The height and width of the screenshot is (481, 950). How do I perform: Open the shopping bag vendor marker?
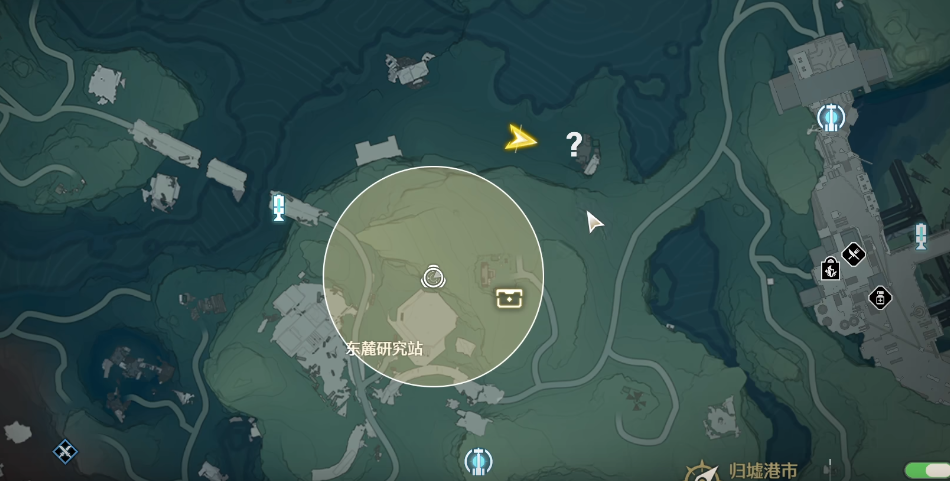[x=830, y=269]
